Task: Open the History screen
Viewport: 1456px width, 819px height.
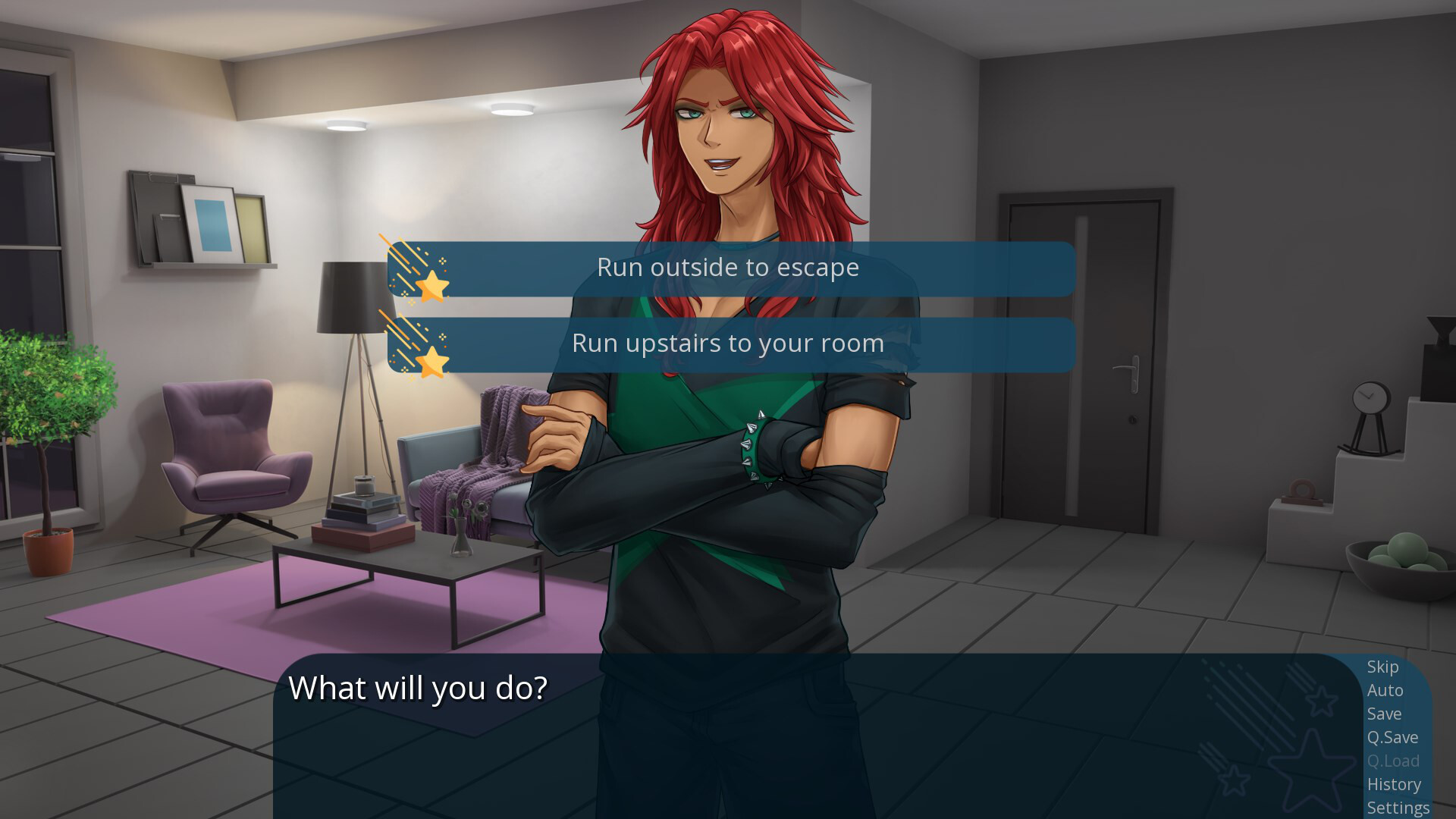Action: pyautogui.click(x=1395, y=785)
